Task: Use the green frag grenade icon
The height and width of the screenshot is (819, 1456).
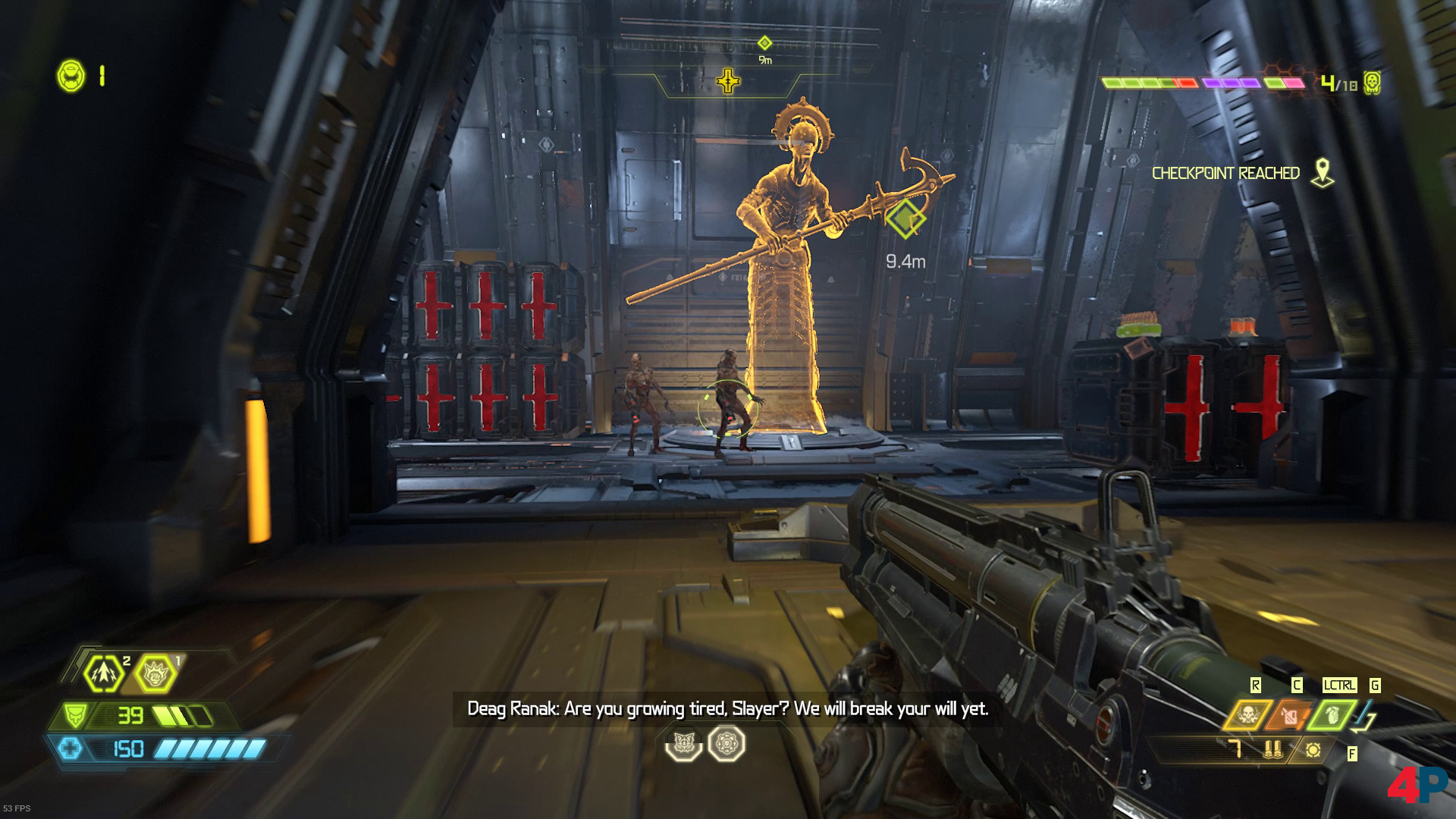Action: (1333, 715)
